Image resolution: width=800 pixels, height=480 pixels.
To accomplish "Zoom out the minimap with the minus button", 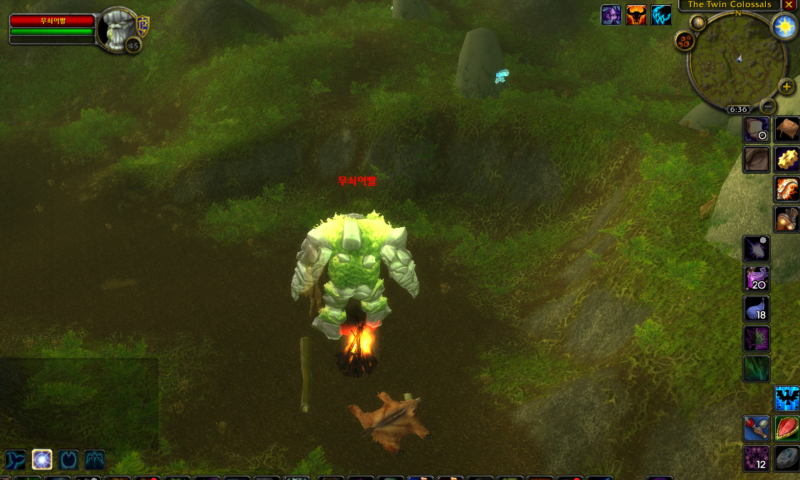I will pyautogui.click(x=767, y=106).
